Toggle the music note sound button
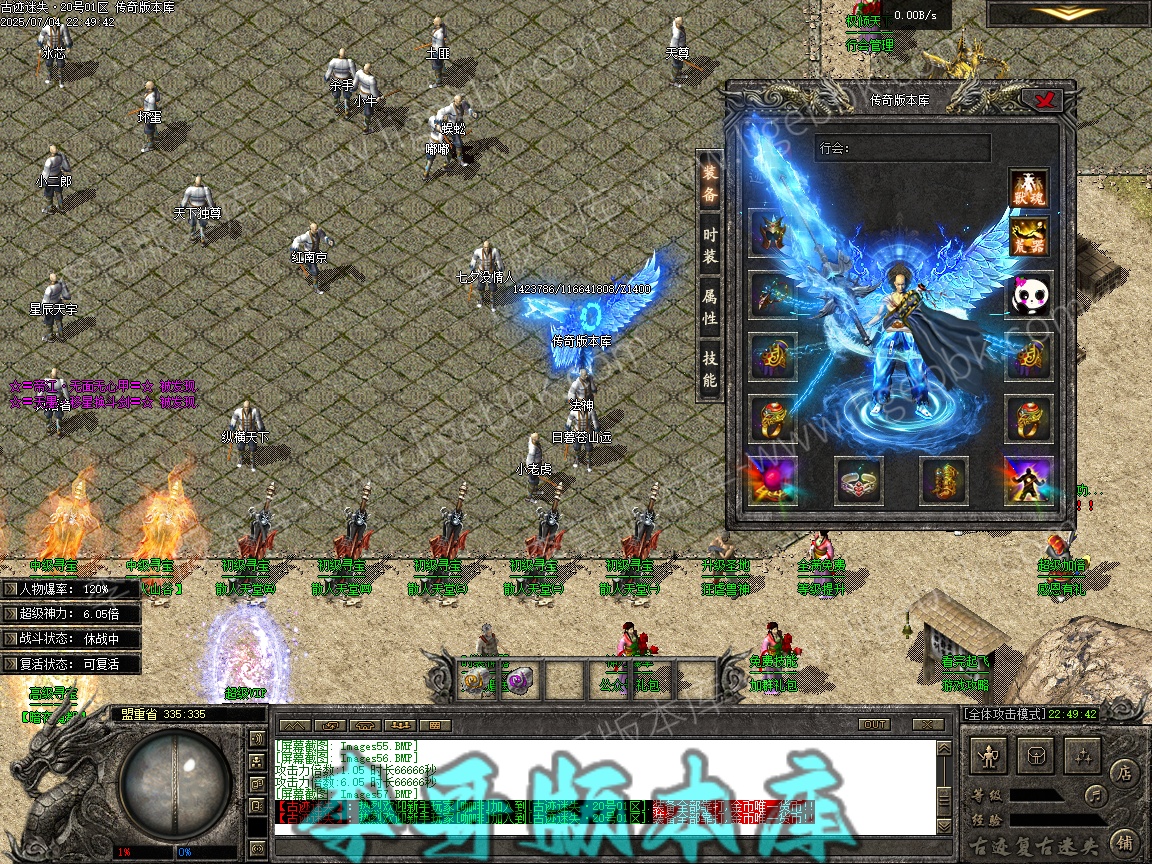The height and width of the screenshot is (864, 1152). pyautogui.click(x=1098, y=796)
